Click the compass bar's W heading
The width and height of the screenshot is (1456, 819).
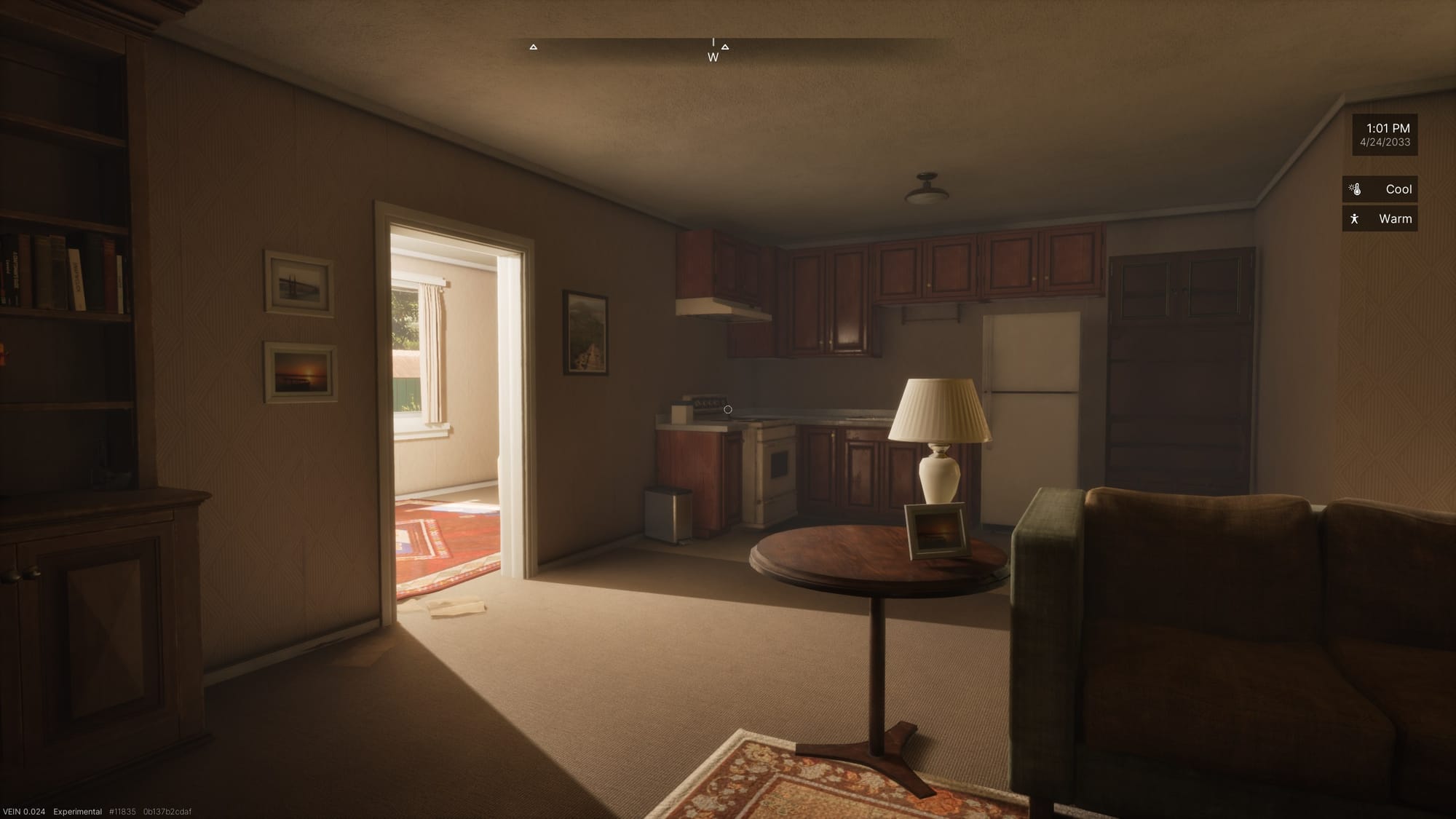tap(713, 57)
